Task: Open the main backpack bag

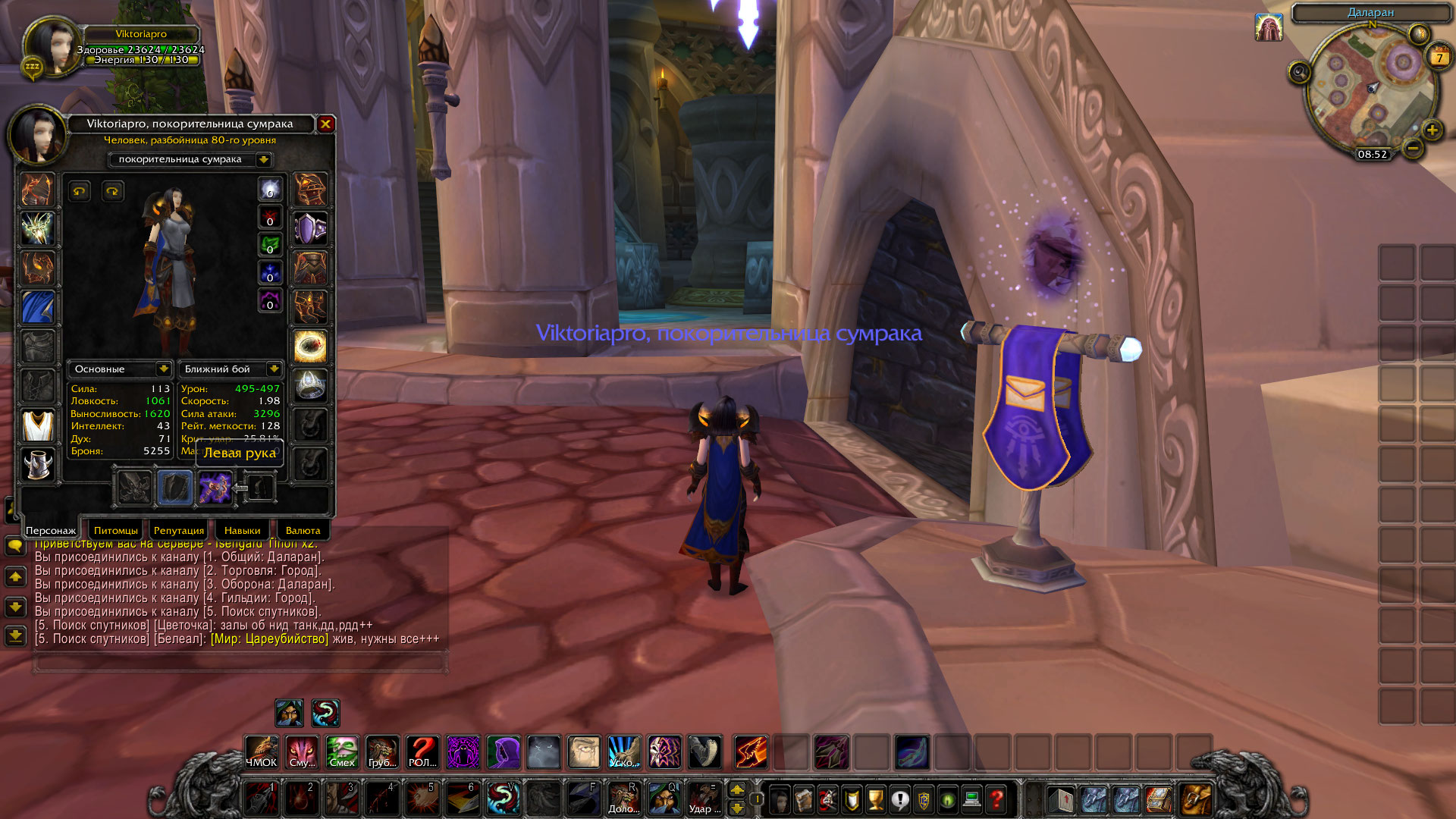Action: tap(1196, 799)
